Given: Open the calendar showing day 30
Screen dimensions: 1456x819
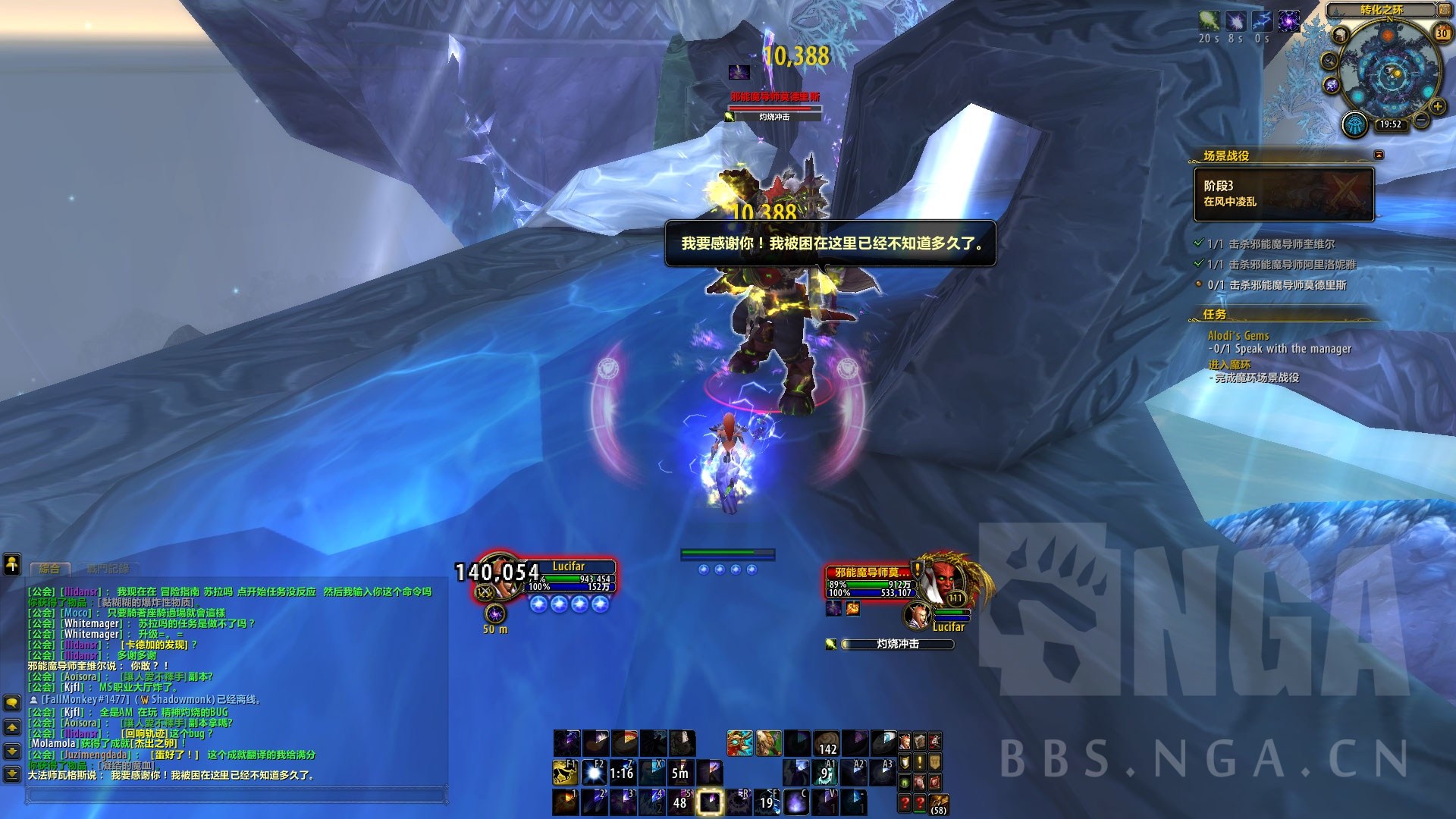Looking at the screenshot, I should [x=1442, y=33].
